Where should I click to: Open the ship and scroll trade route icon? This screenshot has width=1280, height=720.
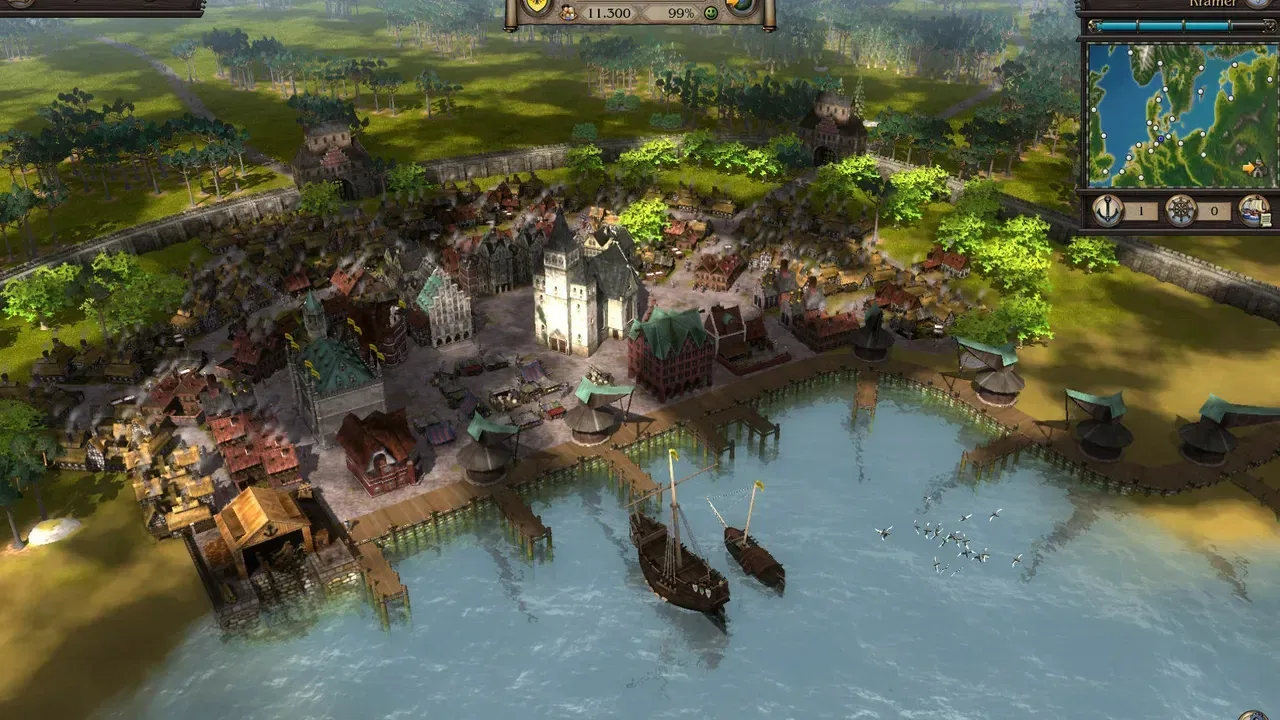coord(1254,210)
